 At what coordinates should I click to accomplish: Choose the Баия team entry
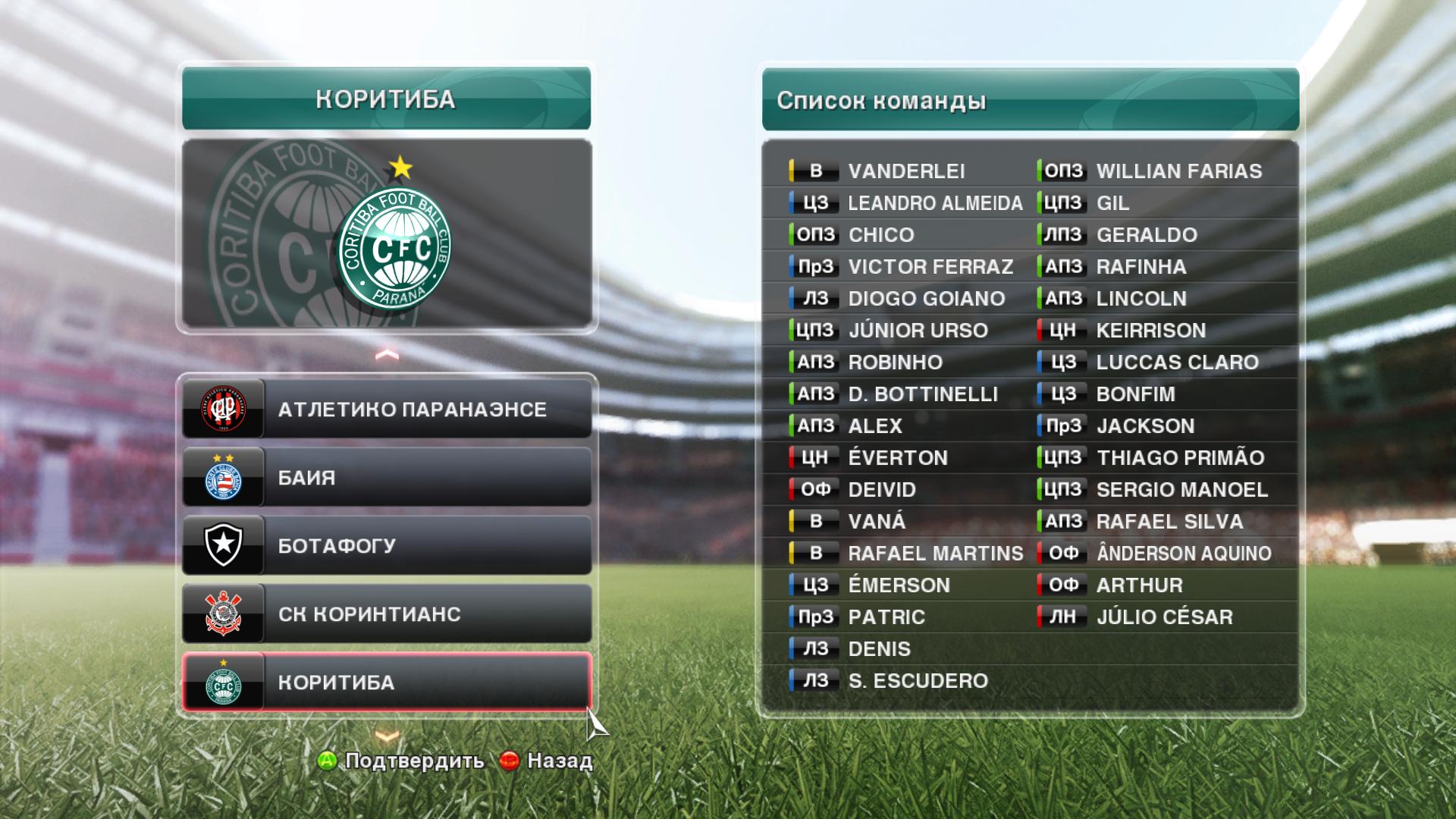pos(387,478)
